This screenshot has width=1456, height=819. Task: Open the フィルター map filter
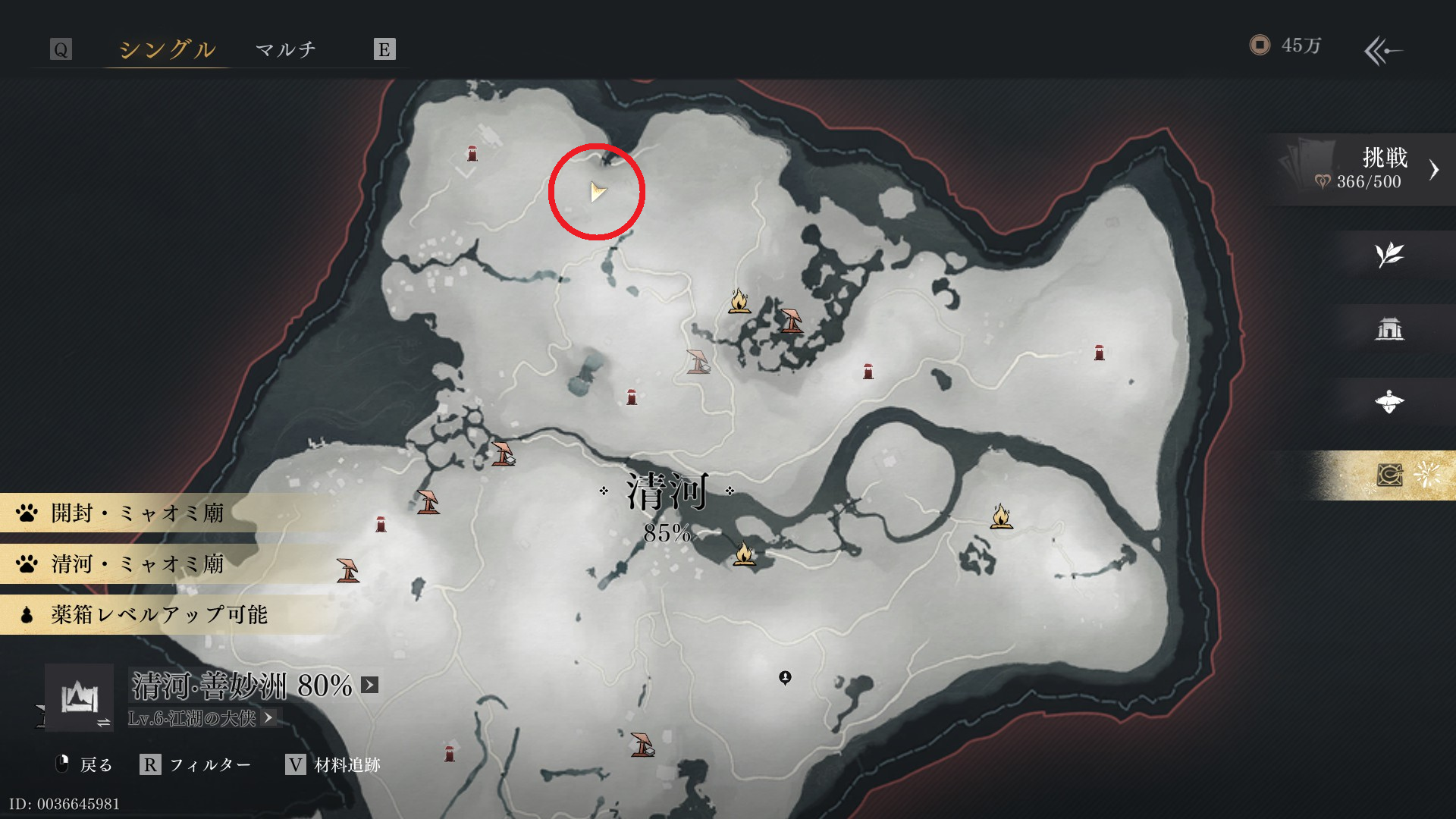[196, 765]
